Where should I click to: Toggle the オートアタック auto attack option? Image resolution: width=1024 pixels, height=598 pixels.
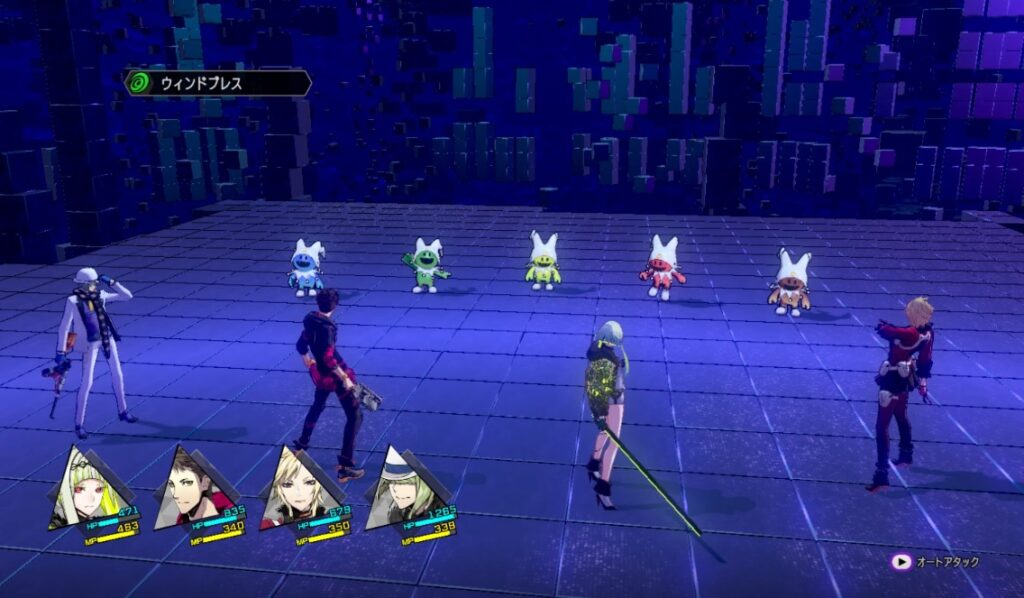click(x=936, y=562)
